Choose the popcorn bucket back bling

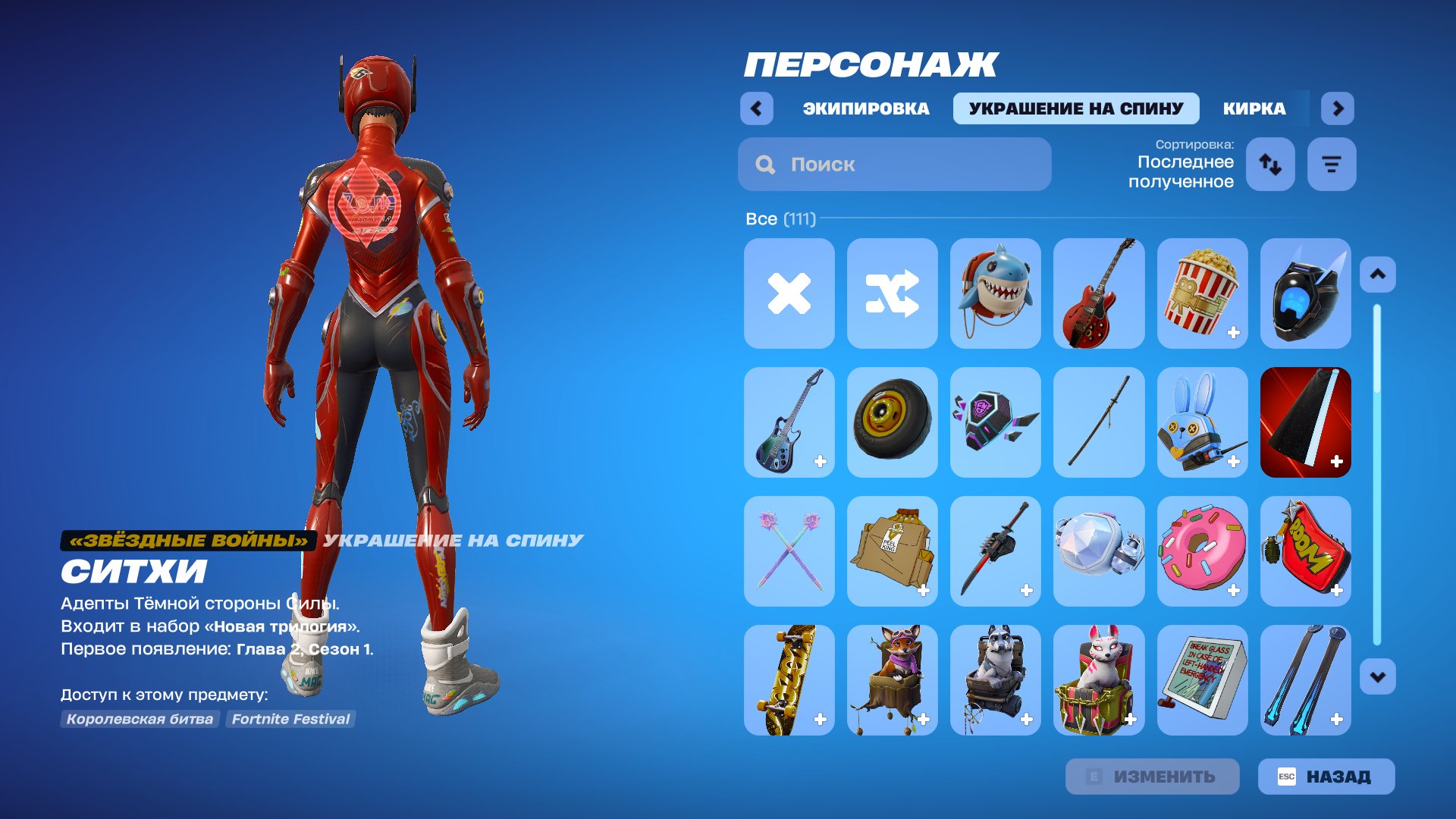pos(1203,293)
